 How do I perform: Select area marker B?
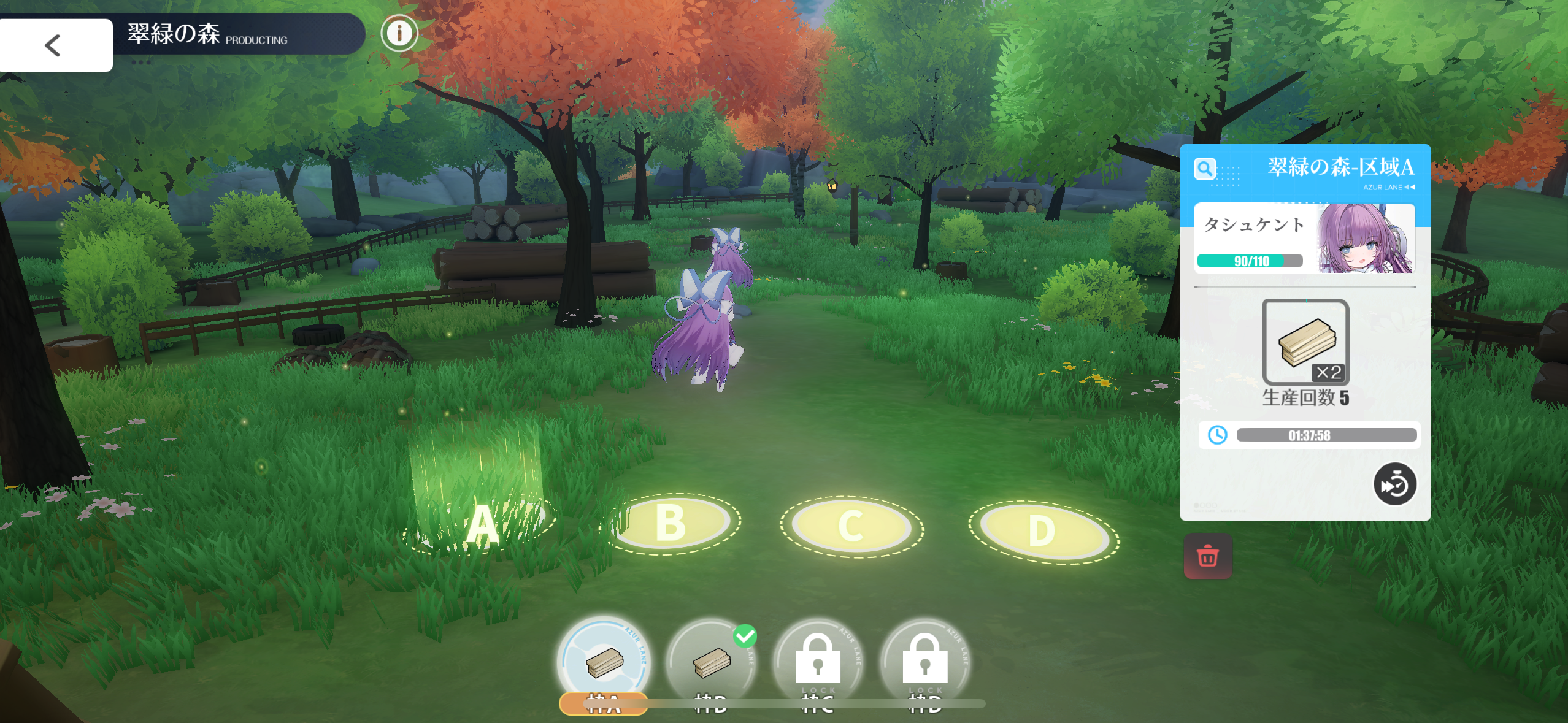(x=672, y=524)
